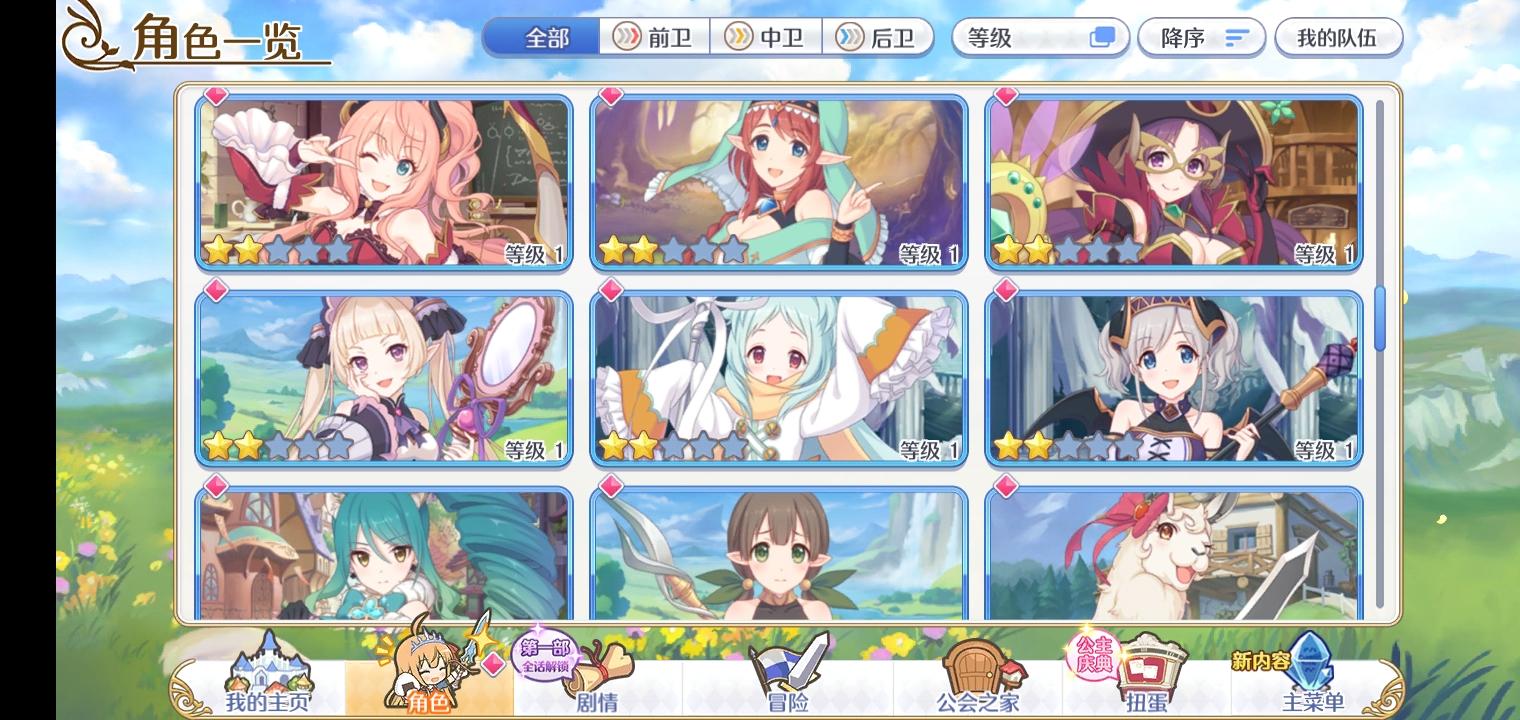The height and width of the screenshot is (720, 1520).
Task: Open the 我的队伍 team screen
Action: [1339, 37]
